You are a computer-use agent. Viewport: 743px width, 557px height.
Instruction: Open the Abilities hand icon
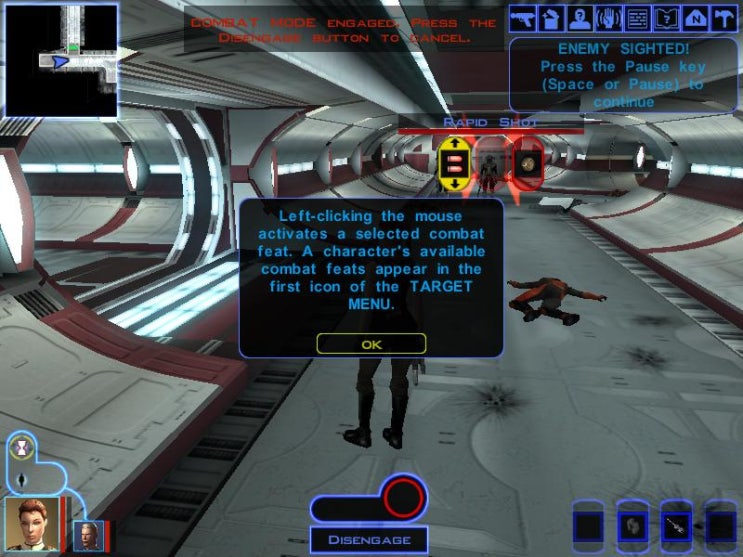[x=607, y=18]
